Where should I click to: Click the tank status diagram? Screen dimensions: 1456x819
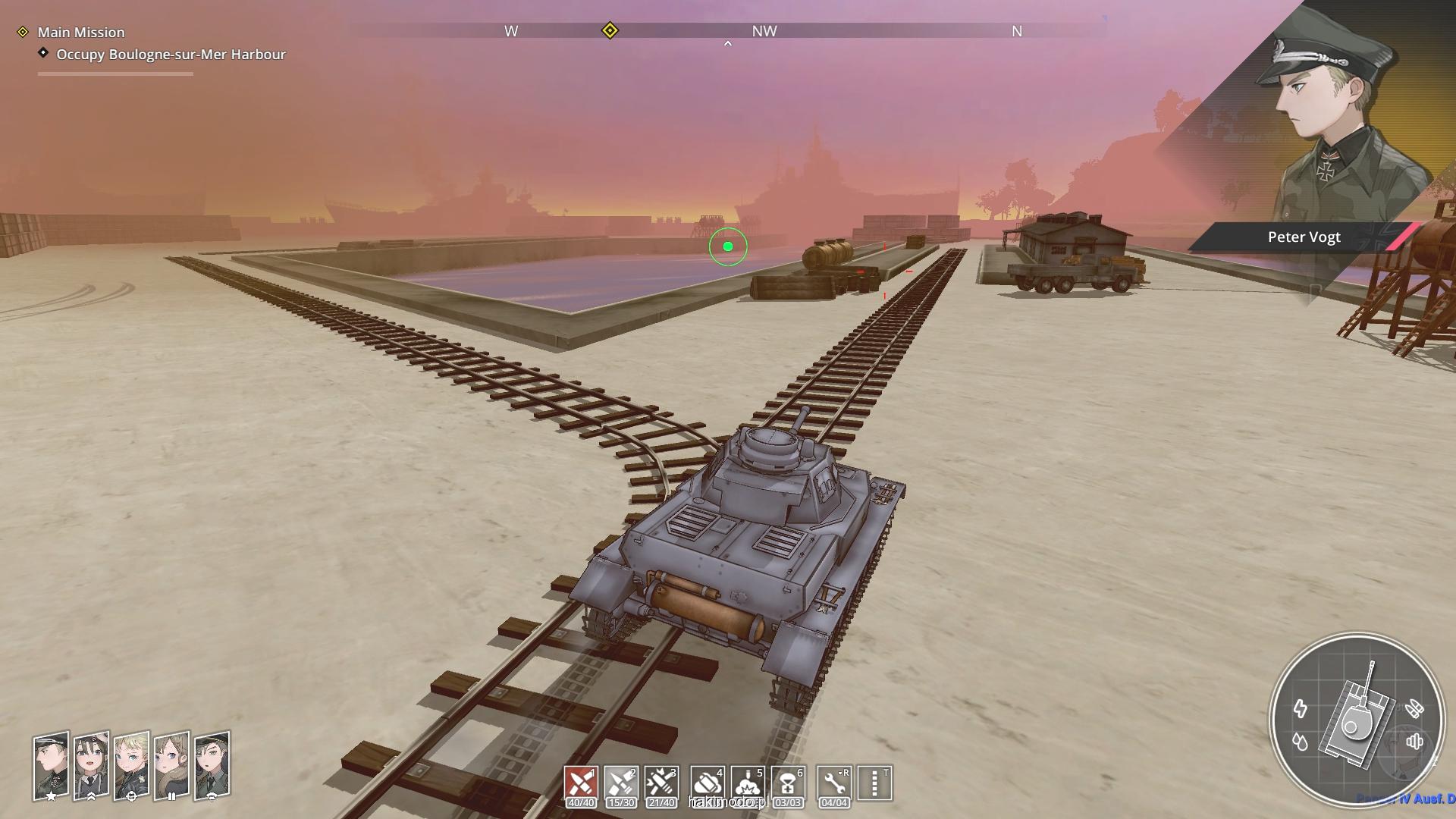1357,718
